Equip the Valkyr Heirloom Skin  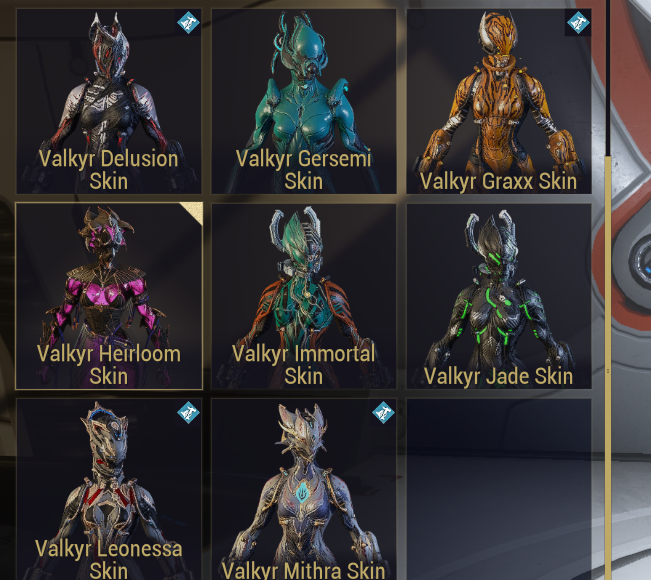click(x=108, y=296)
